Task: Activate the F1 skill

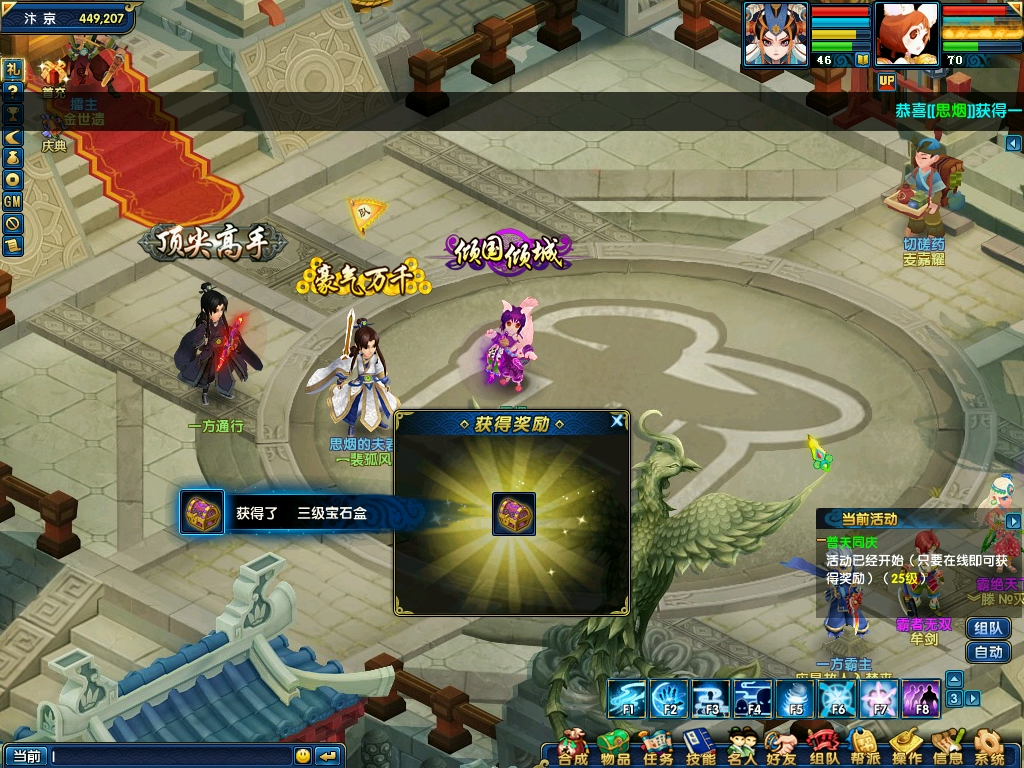Action: [x=627, y=698]
